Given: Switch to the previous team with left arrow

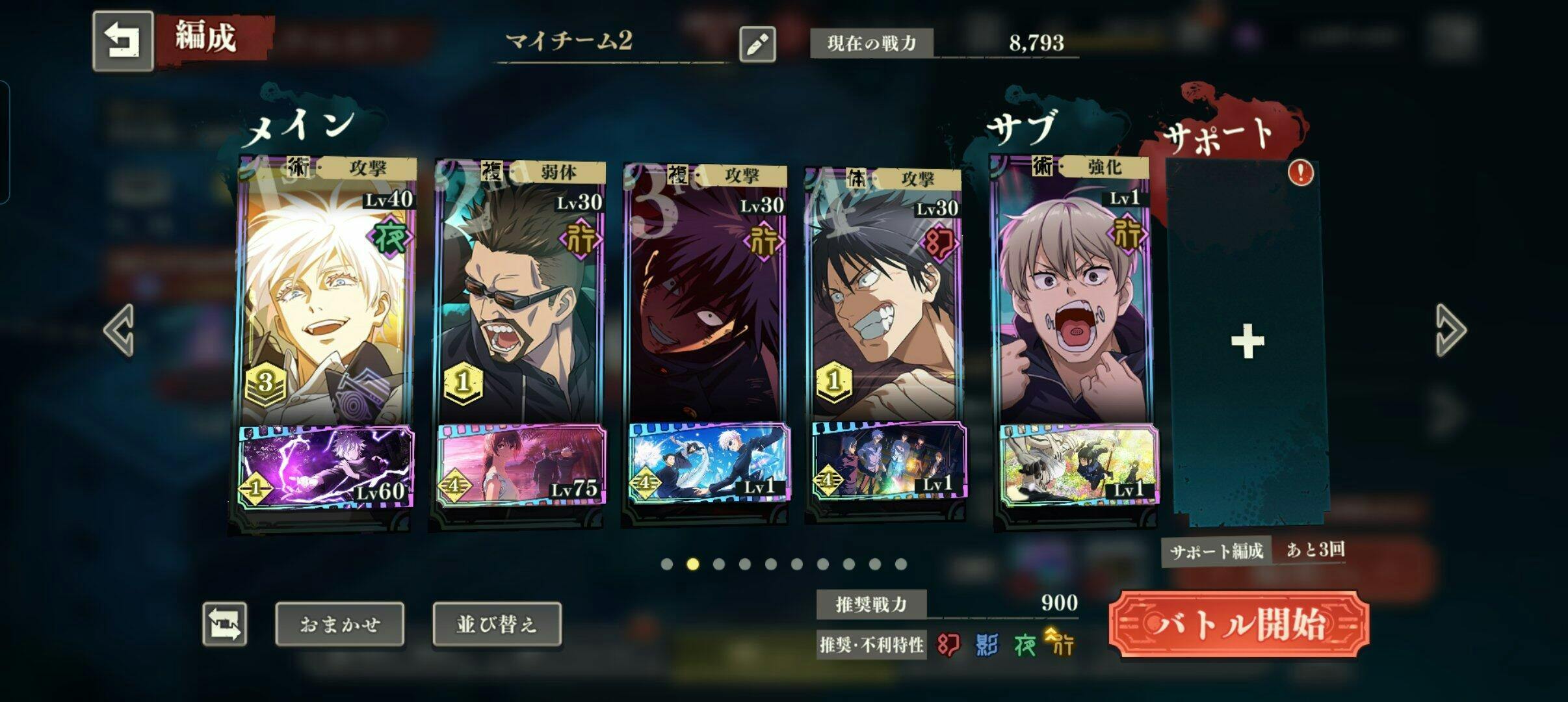Looking at the screenshot, I should pyautogui.click(x=119, y=330).
